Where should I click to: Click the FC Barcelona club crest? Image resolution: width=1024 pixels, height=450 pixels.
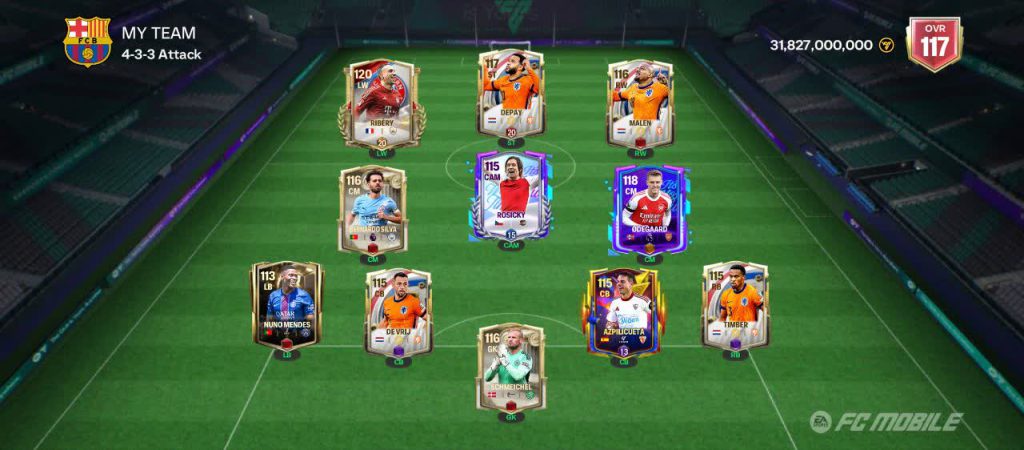(x=87, y=41)
